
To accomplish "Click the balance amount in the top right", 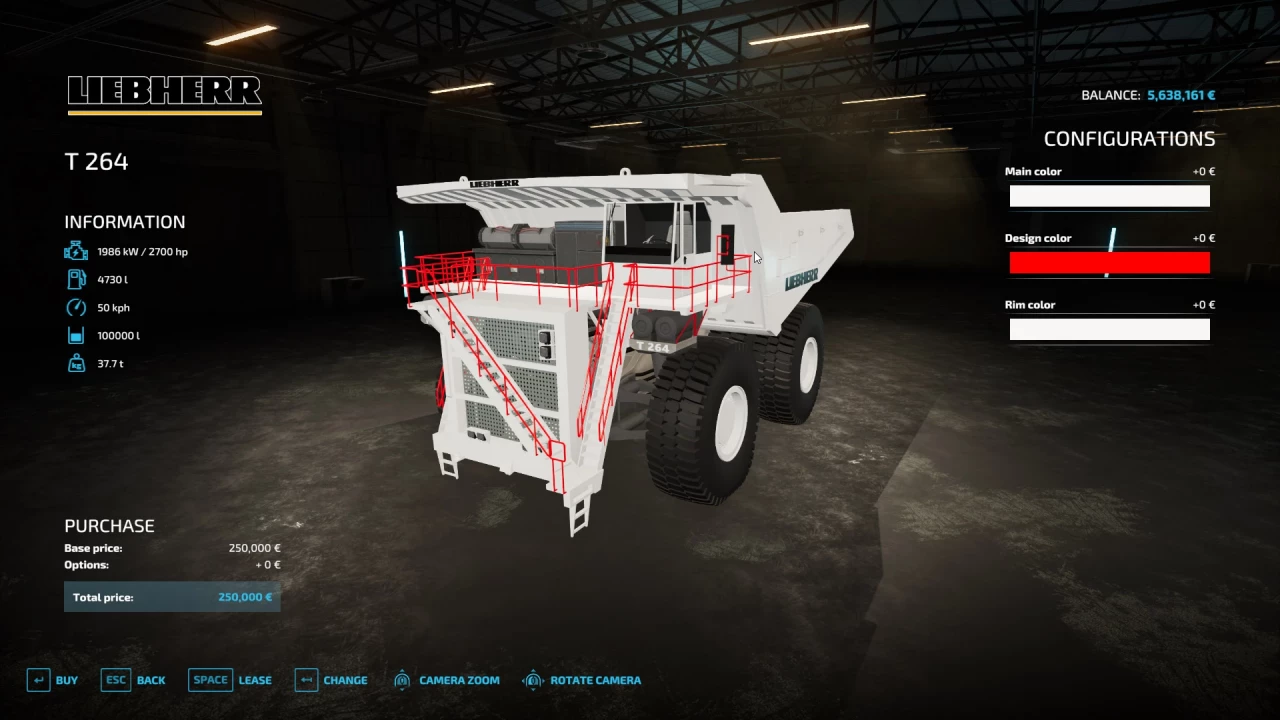I will [x=1180, y=94].
